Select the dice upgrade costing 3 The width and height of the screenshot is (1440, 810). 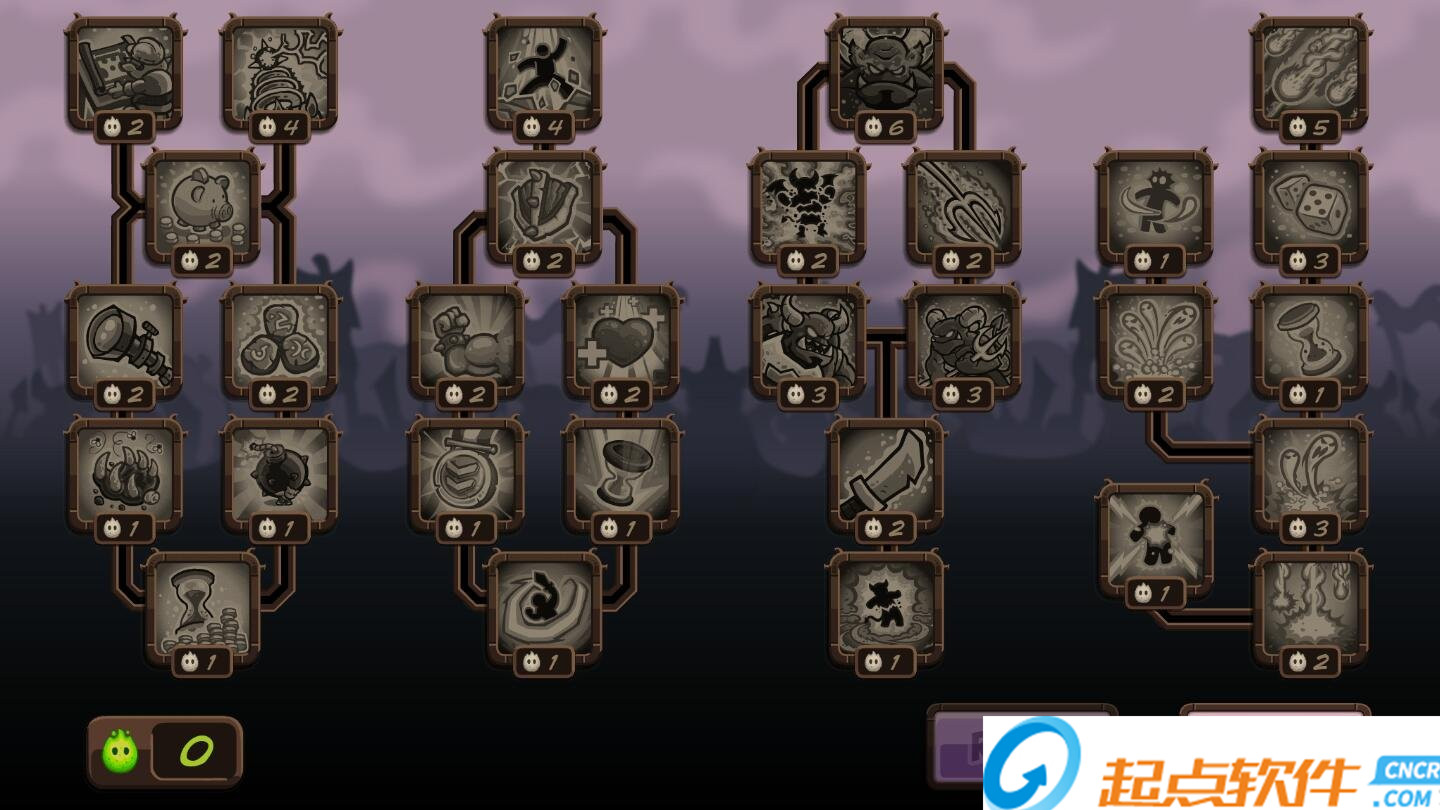tap(1310, 208)
